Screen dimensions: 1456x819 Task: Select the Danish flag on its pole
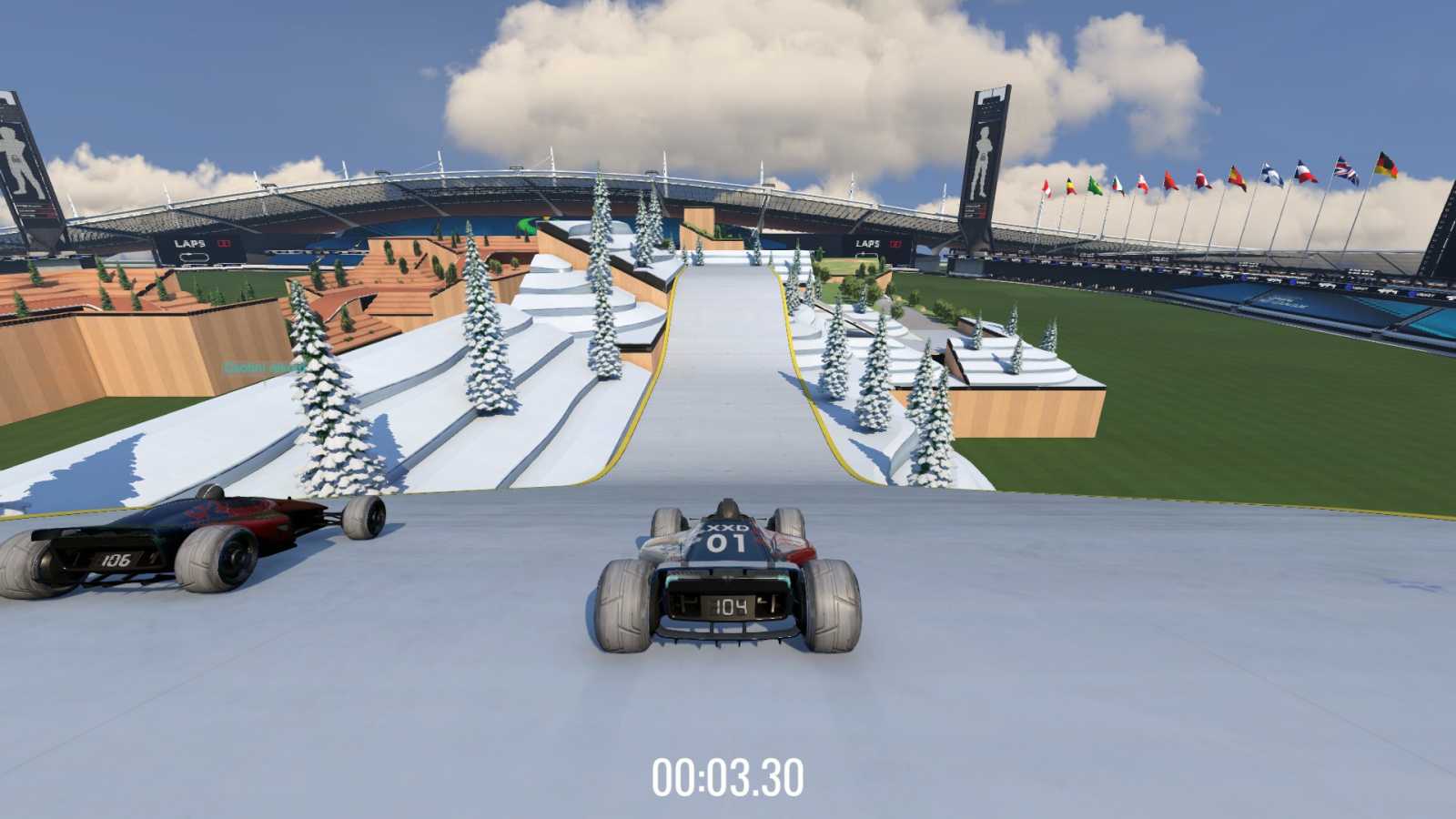pyautogui.click(x=1199, y=179)
